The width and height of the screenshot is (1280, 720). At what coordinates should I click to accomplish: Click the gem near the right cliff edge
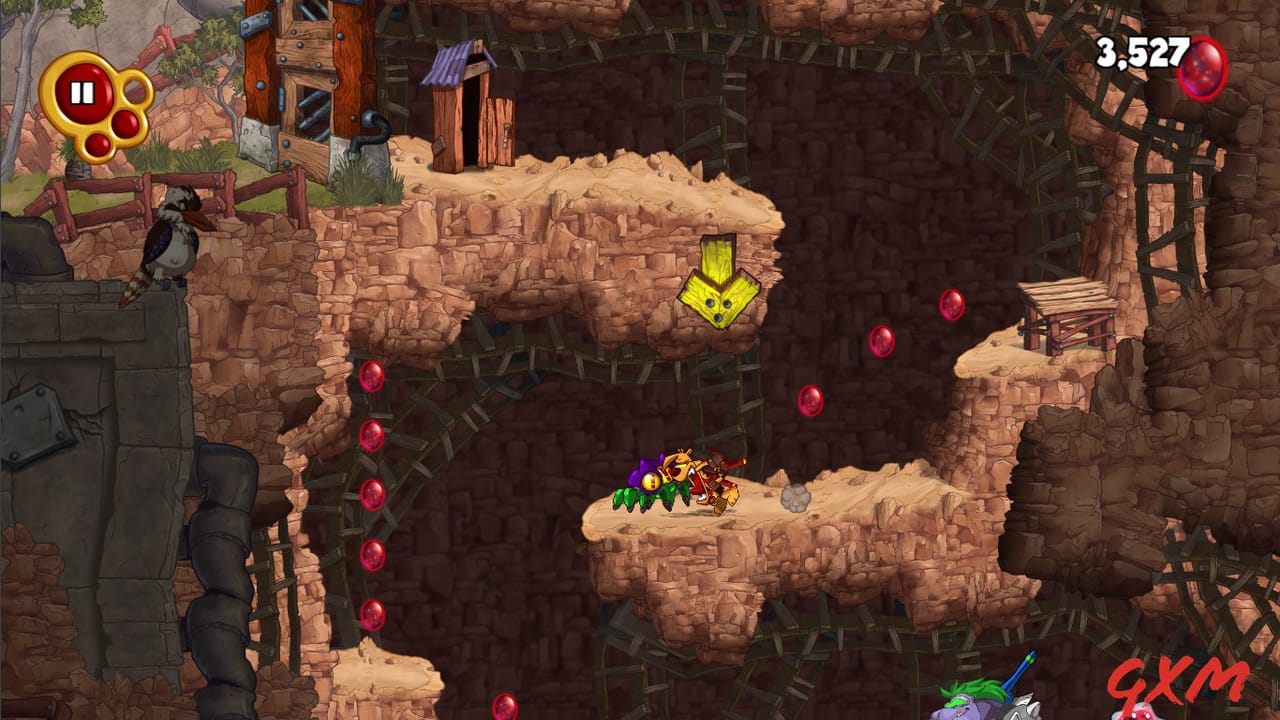pyautogui.click(x=950, y=307)
